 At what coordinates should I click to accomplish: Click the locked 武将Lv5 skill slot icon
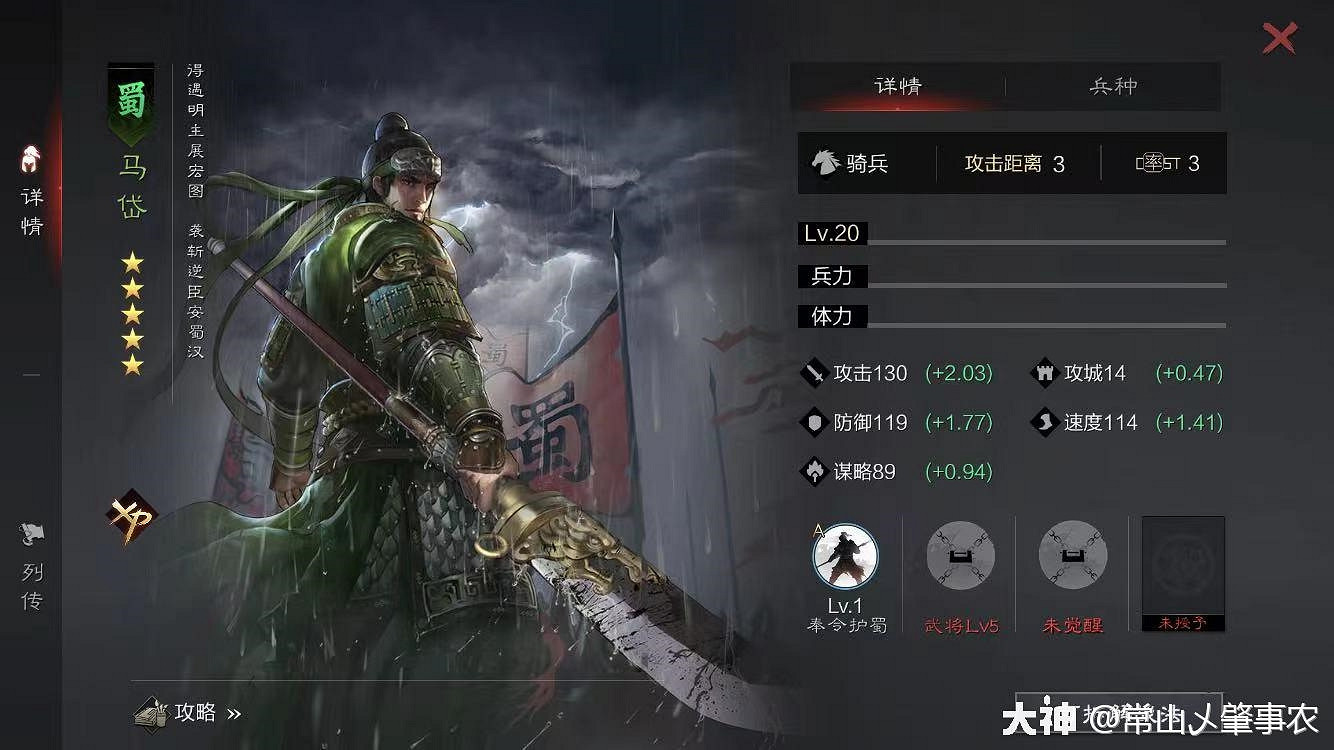coord(959,555)
